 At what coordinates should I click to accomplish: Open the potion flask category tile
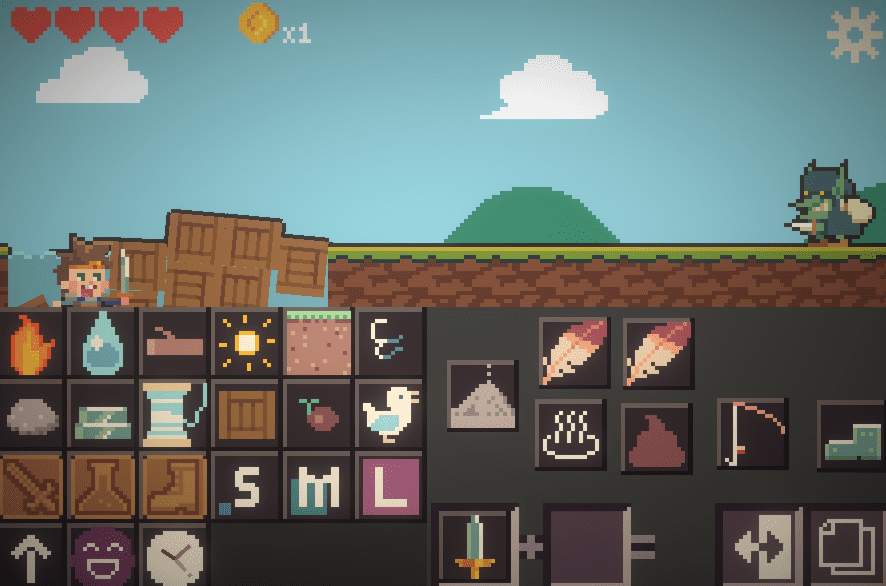(103, 486)
